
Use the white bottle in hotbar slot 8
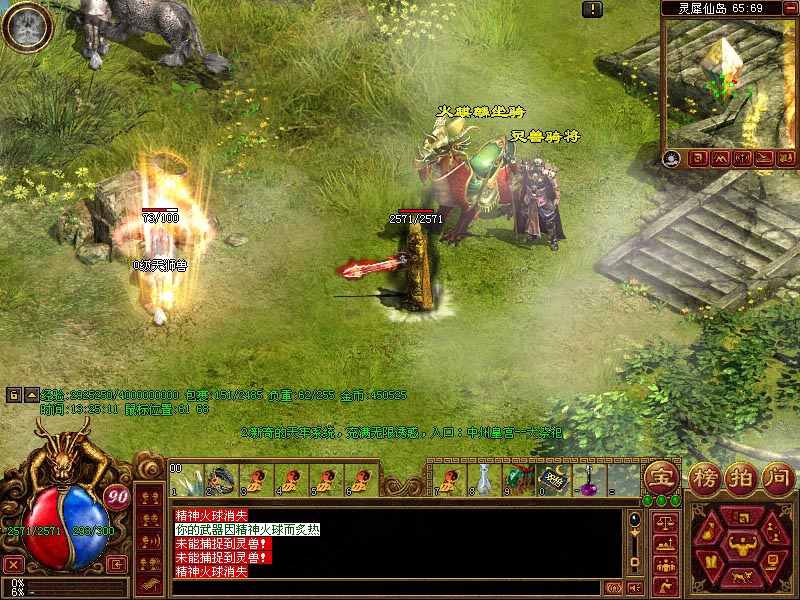click(482, 479)
